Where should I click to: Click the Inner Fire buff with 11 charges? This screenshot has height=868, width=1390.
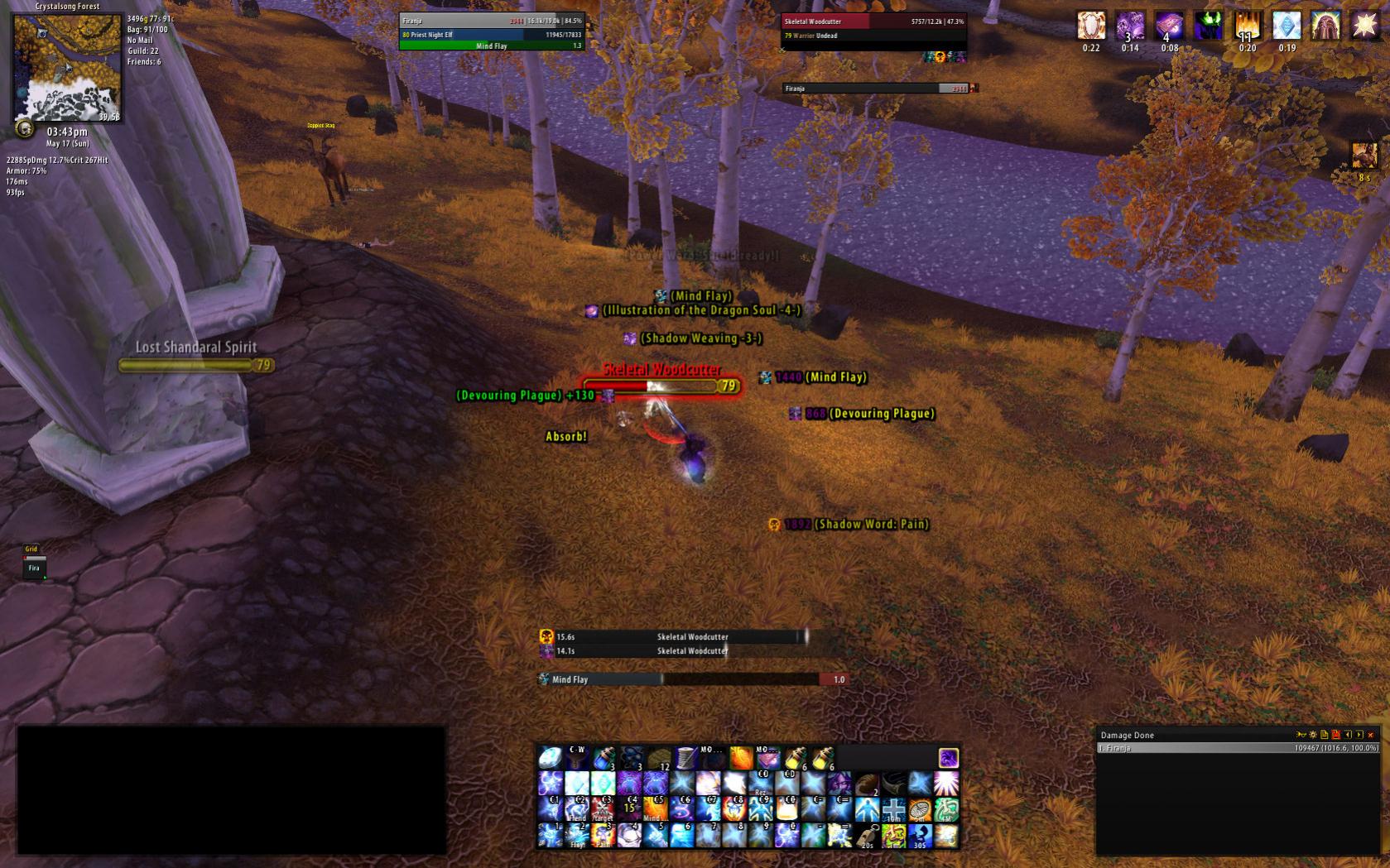(1248, 26)
